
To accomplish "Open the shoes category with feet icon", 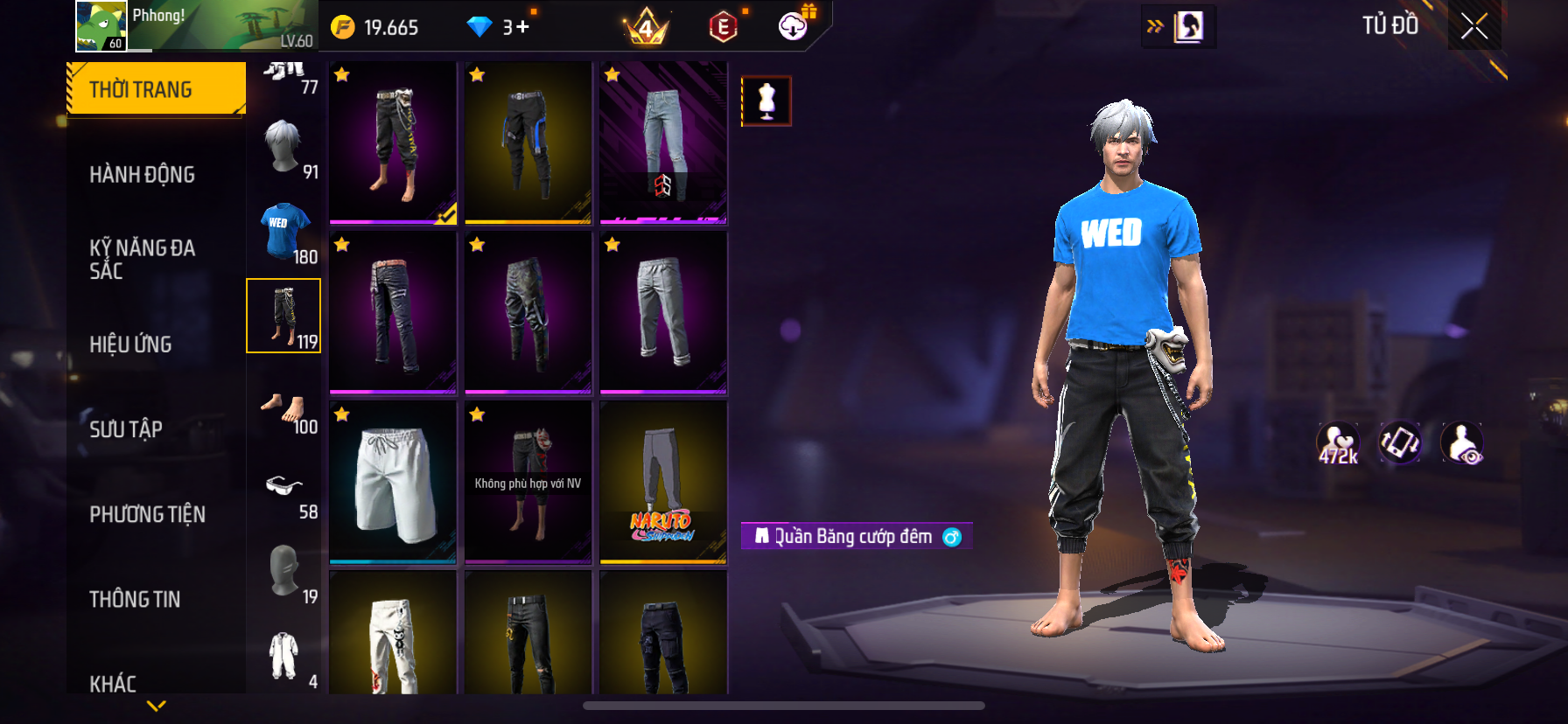I will [284, 409].
